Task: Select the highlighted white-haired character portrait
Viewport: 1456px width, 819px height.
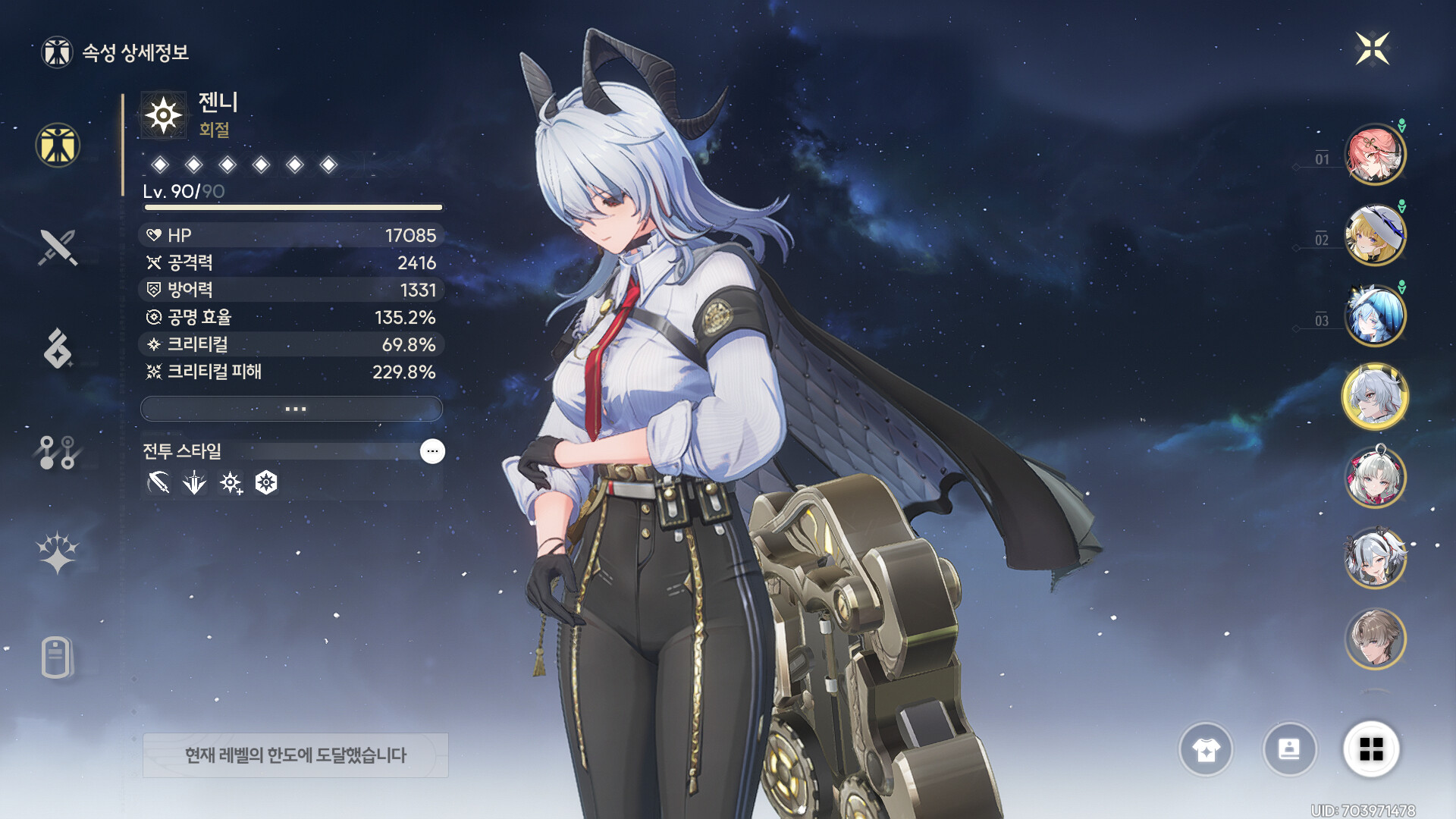Action: pos(1375,397)
